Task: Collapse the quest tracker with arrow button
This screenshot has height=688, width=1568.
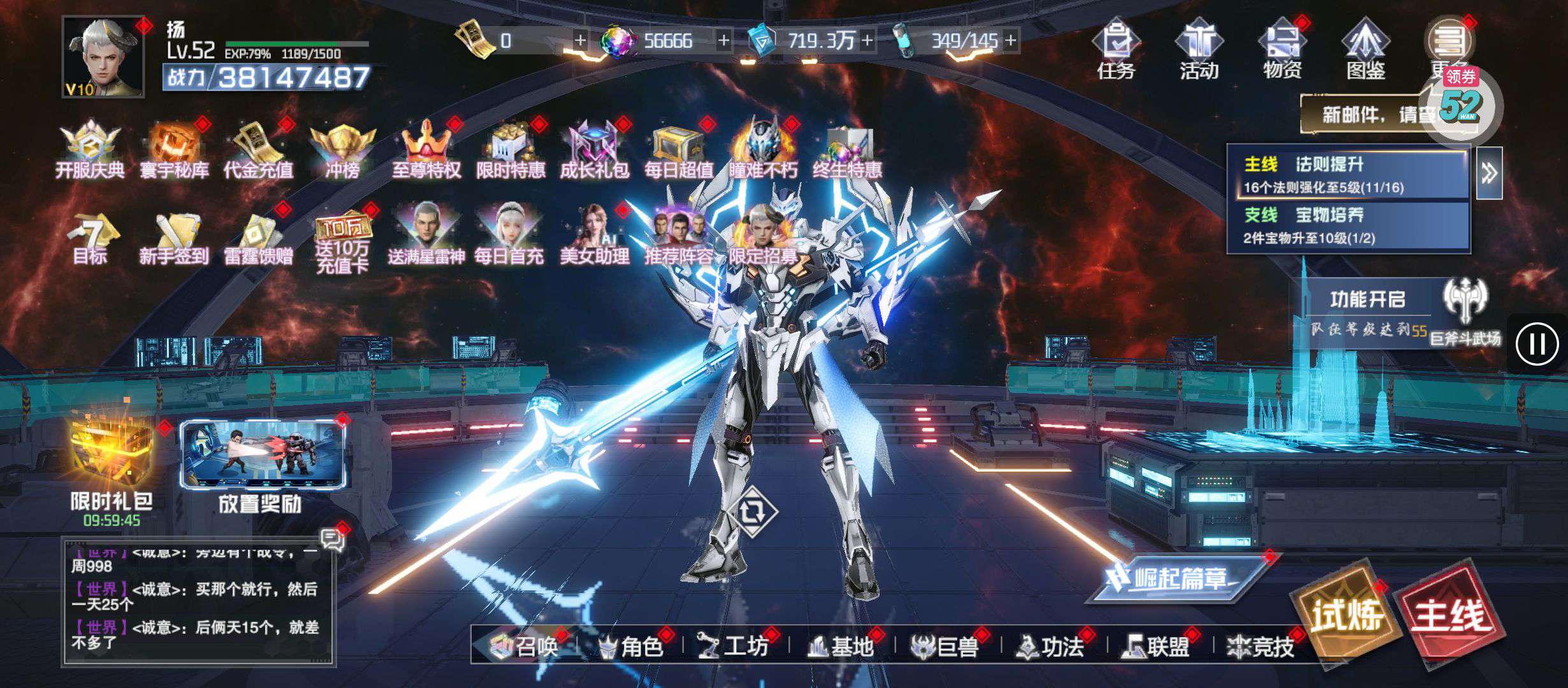Action: click(x=1489, y=173)
